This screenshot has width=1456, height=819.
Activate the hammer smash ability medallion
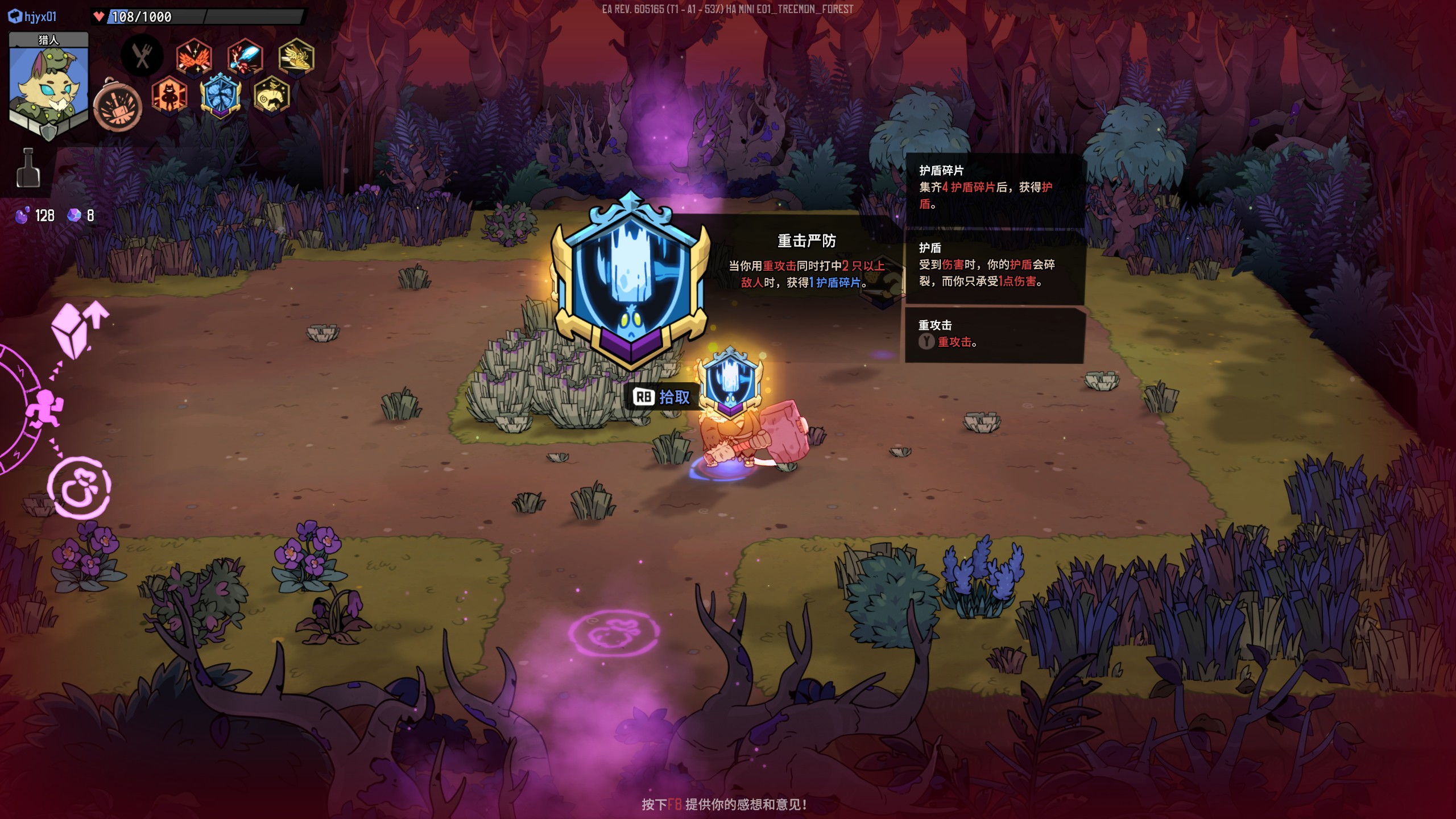(x=118, y=106)
